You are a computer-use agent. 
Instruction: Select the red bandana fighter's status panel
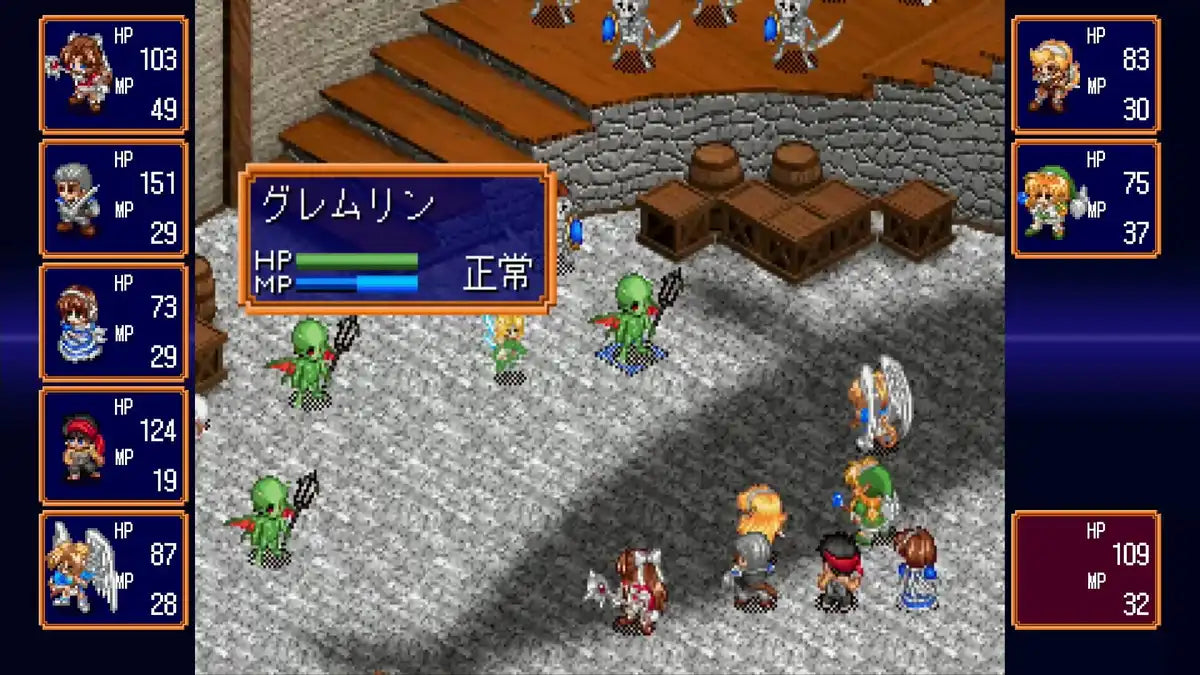point(114,446)
